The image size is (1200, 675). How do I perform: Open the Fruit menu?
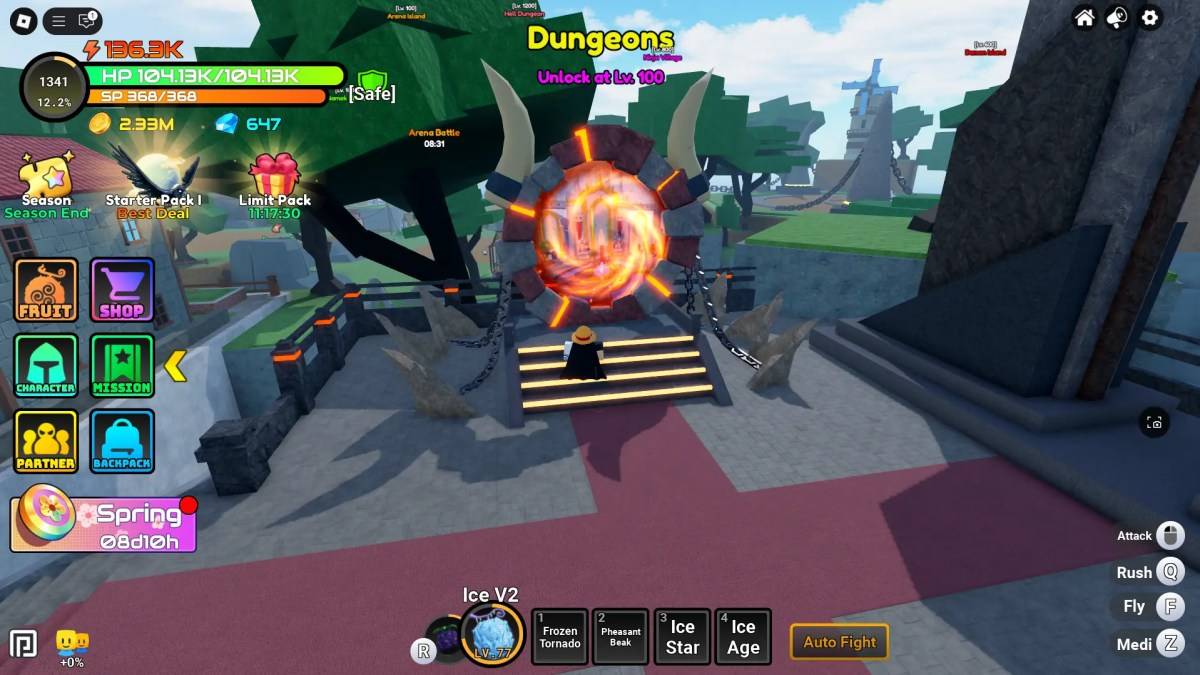46,290
